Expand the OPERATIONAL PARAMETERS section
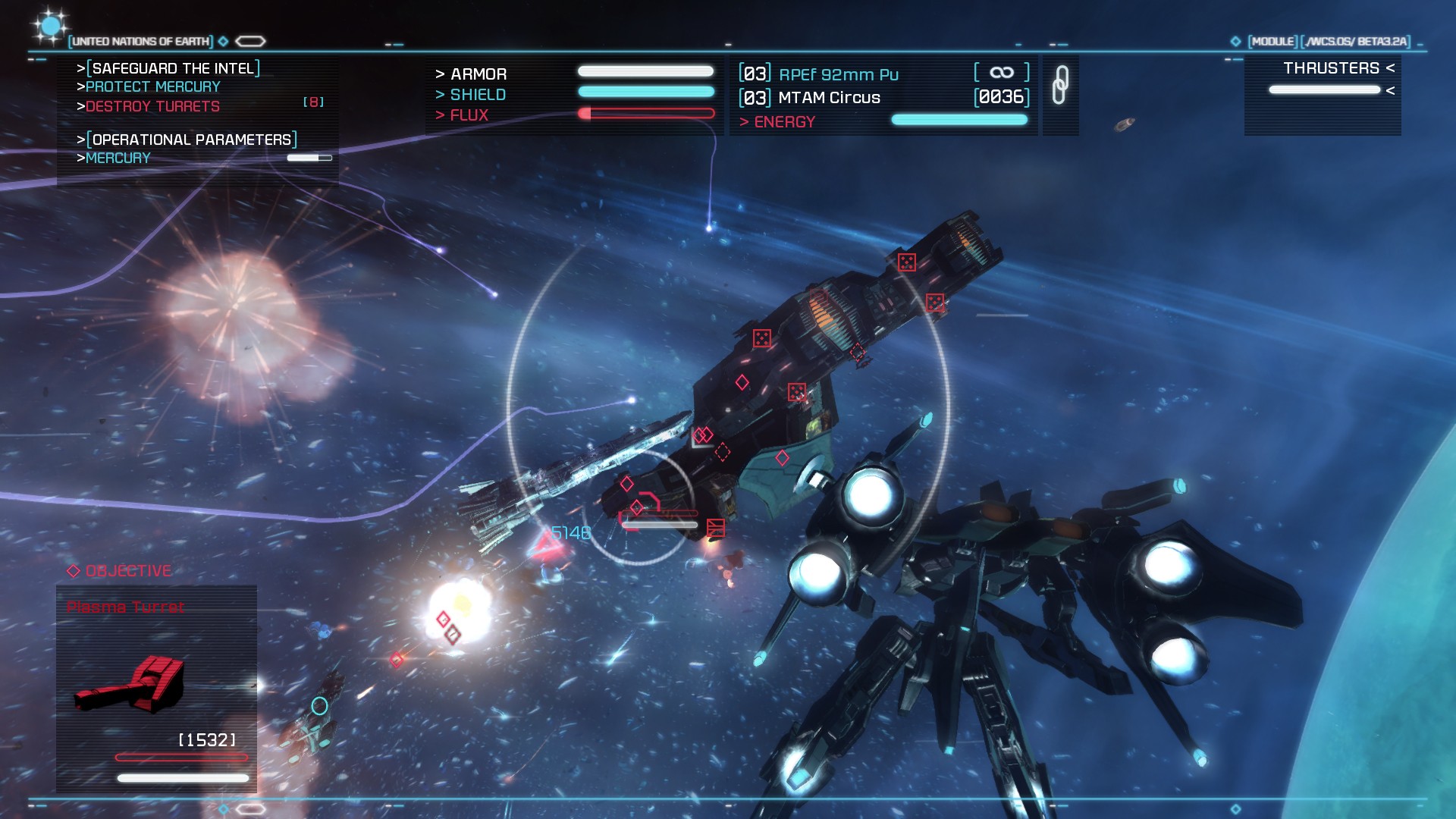The height and width of the screenshot is (819, 1456). [x=190, y=139]
